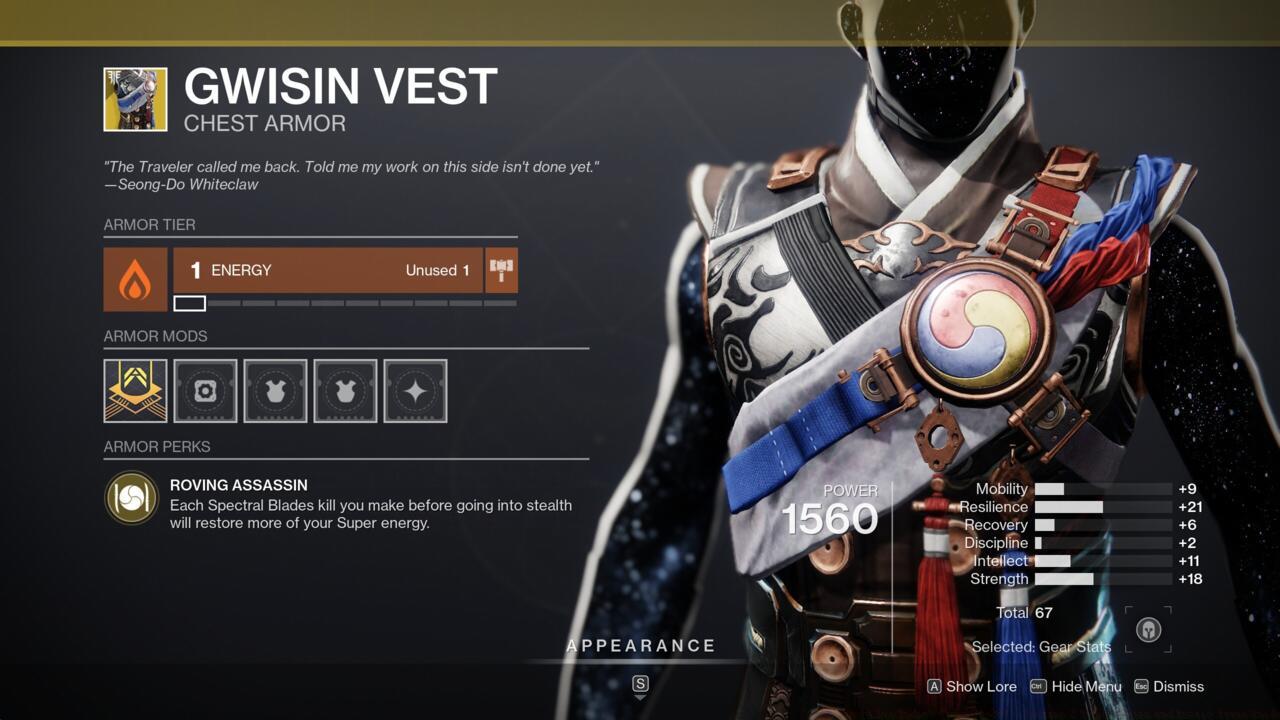Open the first gold armor mod slot
1280x720 pixels.
(134, 391)
